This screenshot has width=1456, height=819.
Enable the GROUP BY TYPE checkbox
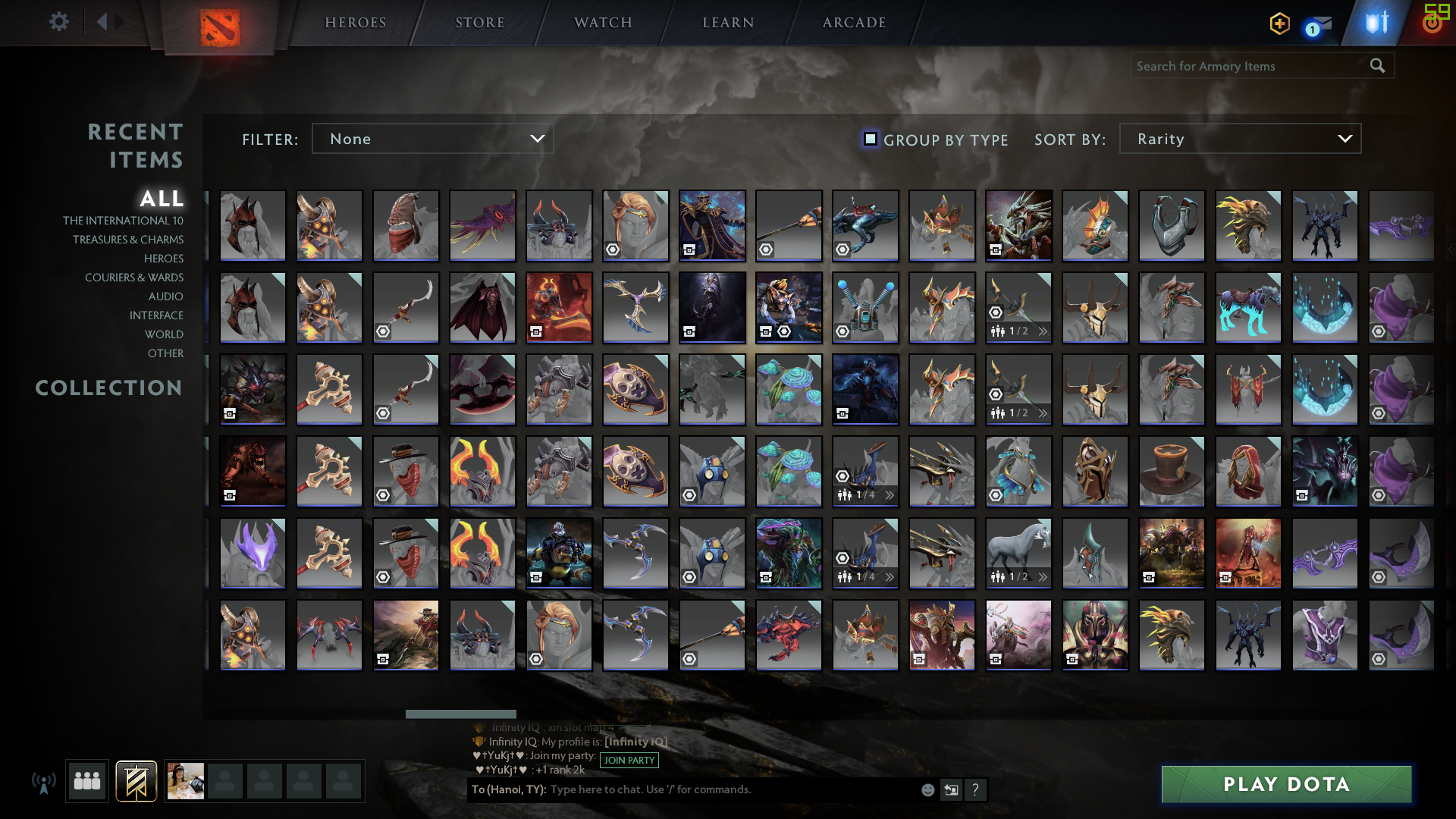[x=870, y=139]
